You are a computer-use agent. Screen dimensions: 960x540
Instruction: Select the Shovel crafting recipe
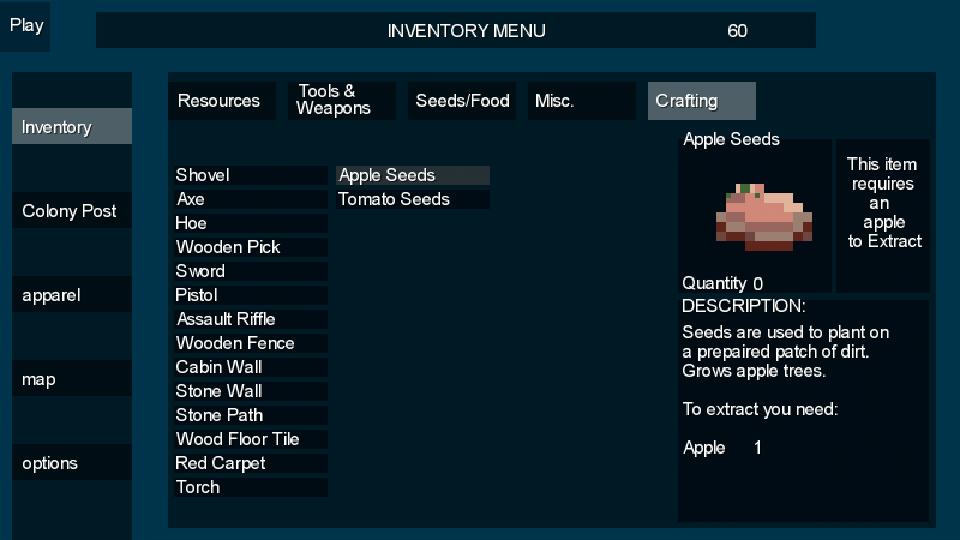(x=250, y=175)
